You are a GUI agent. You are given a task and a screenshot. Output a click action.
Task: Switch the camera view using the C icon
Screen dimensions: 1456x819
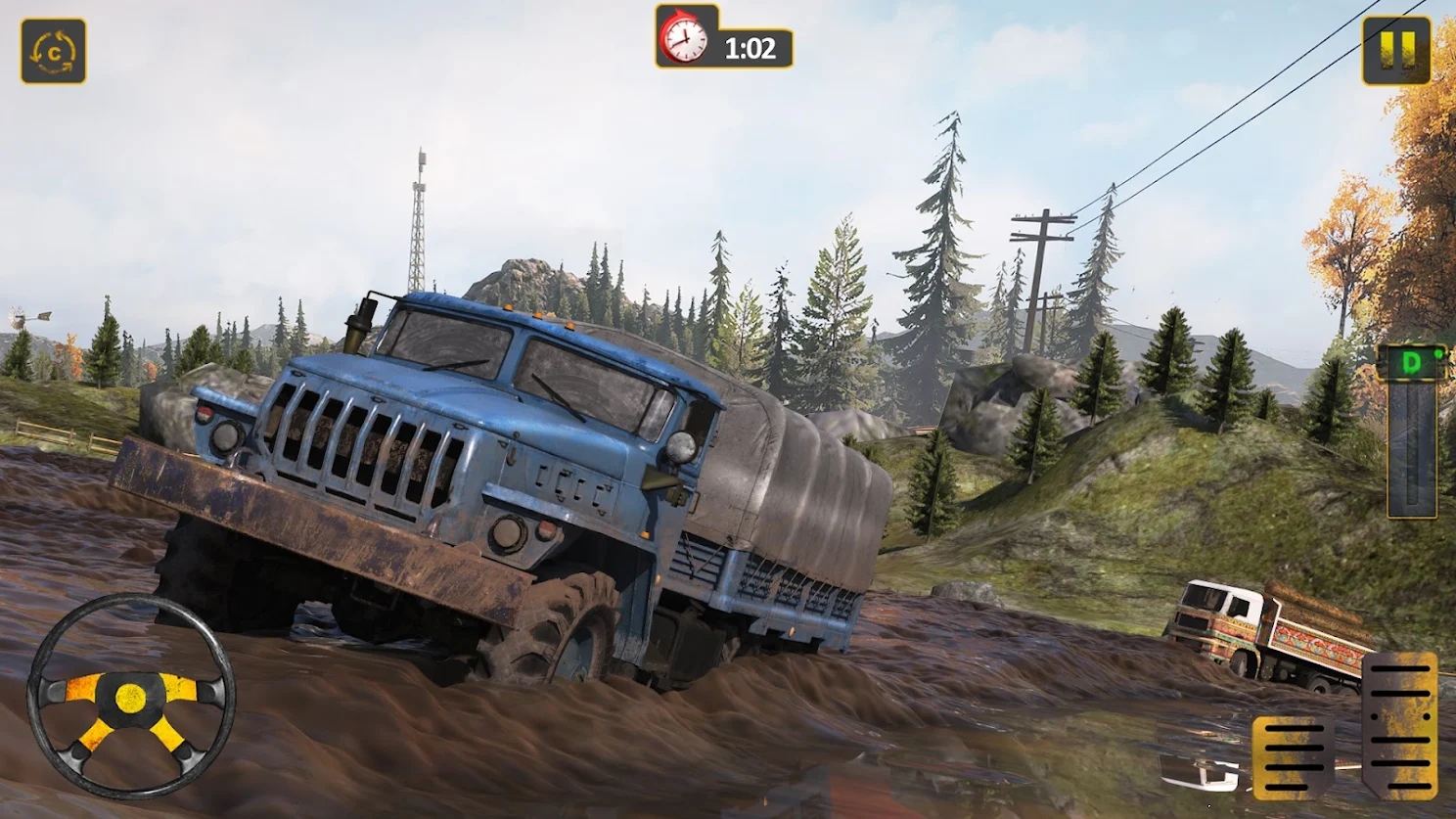54,51
